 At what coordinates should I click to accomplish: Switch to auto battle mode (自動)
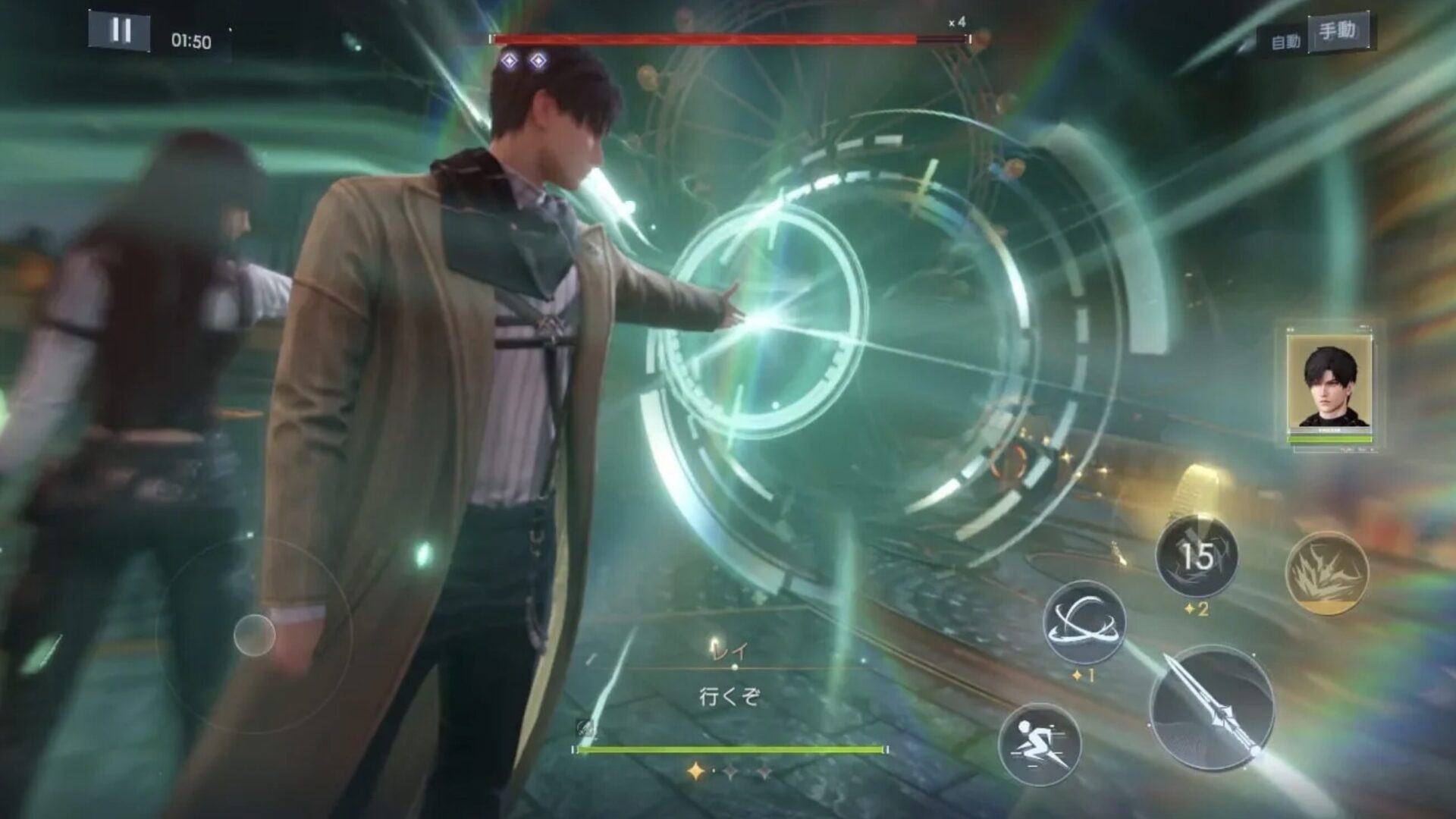pyautogui.click(x=1285, y=42)
